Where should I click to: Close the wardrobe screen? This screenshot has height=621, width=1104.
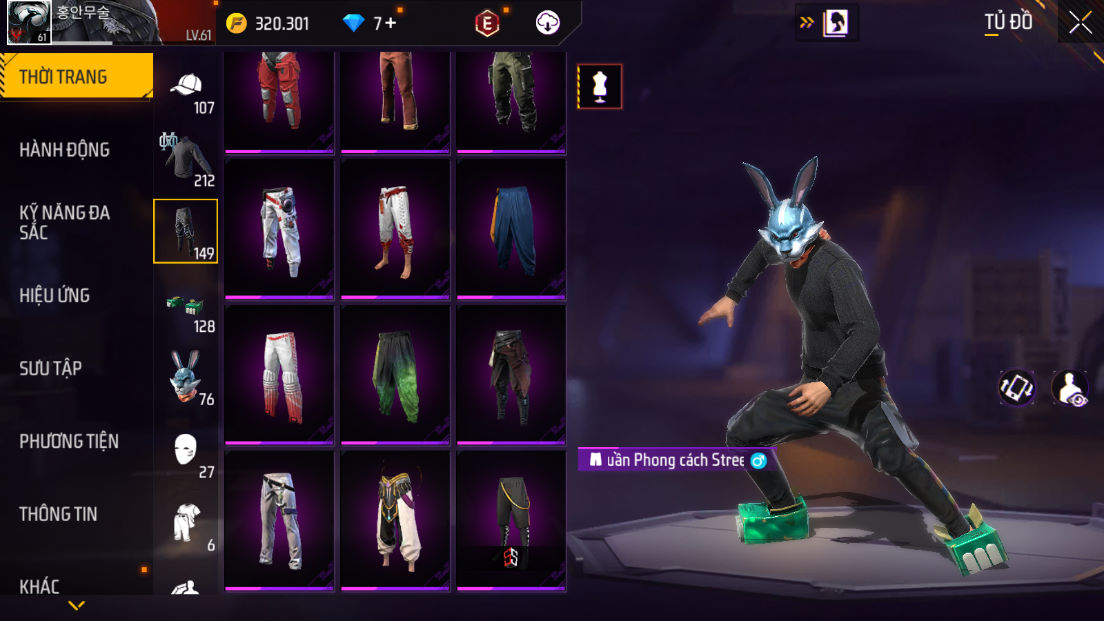[1080, 22]
